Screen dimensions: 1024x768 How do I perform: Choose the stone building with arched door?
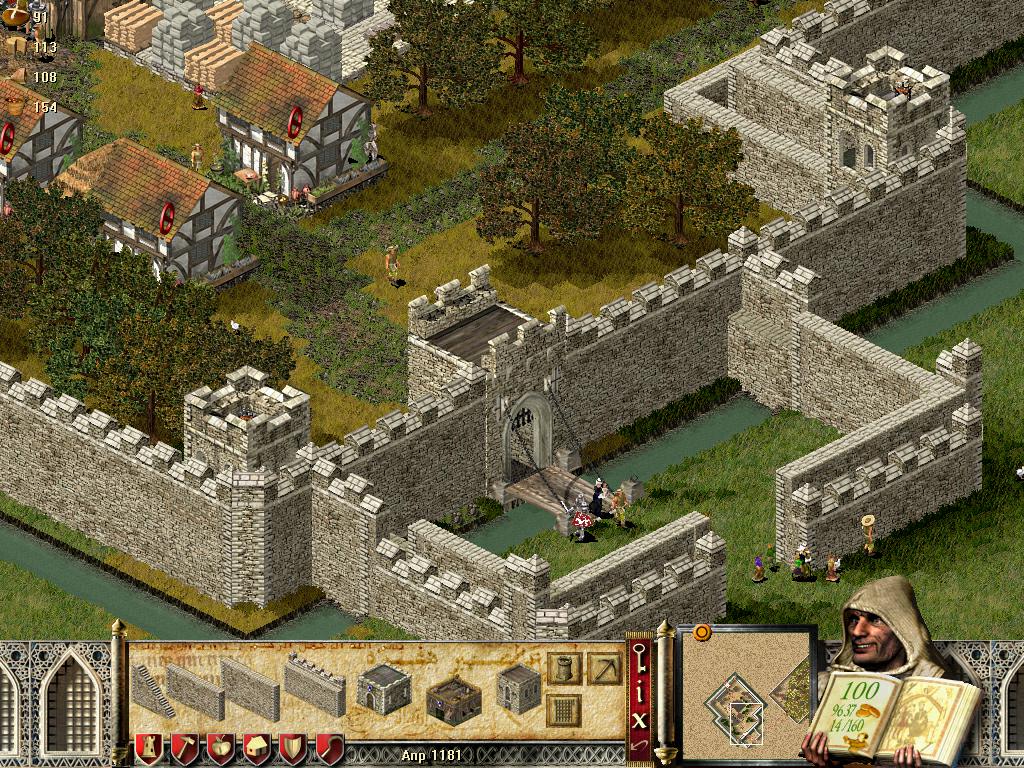[385, 689]
